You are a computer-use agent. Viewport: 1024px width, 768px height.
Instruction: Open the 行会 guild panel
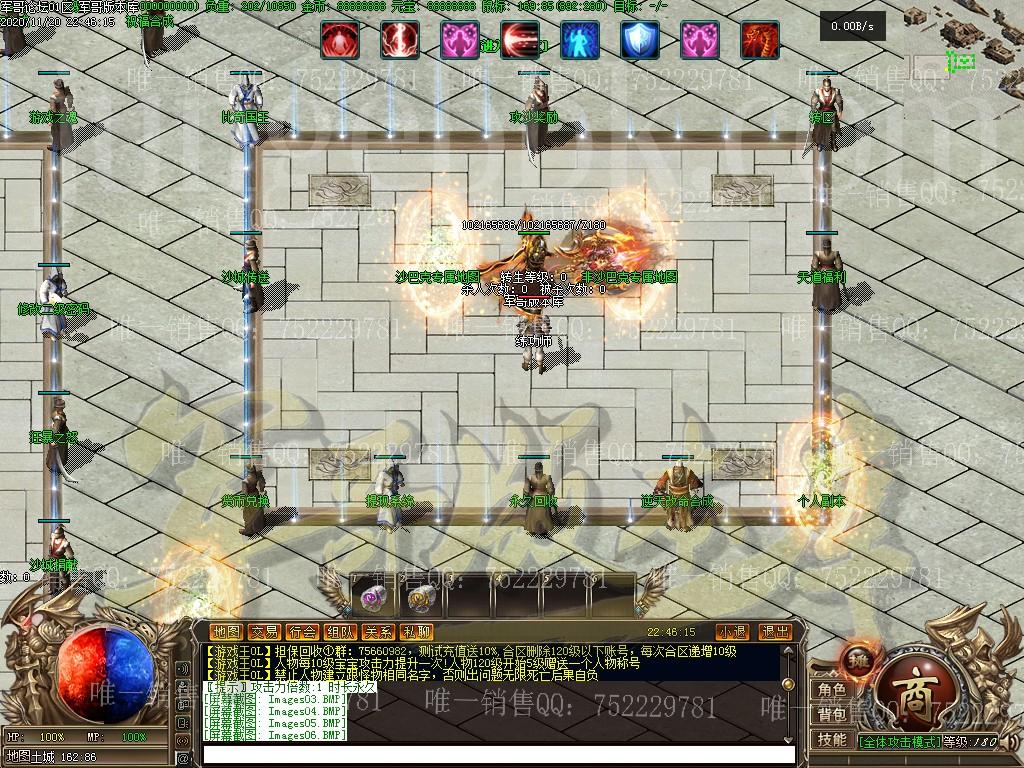pos(303,632)
